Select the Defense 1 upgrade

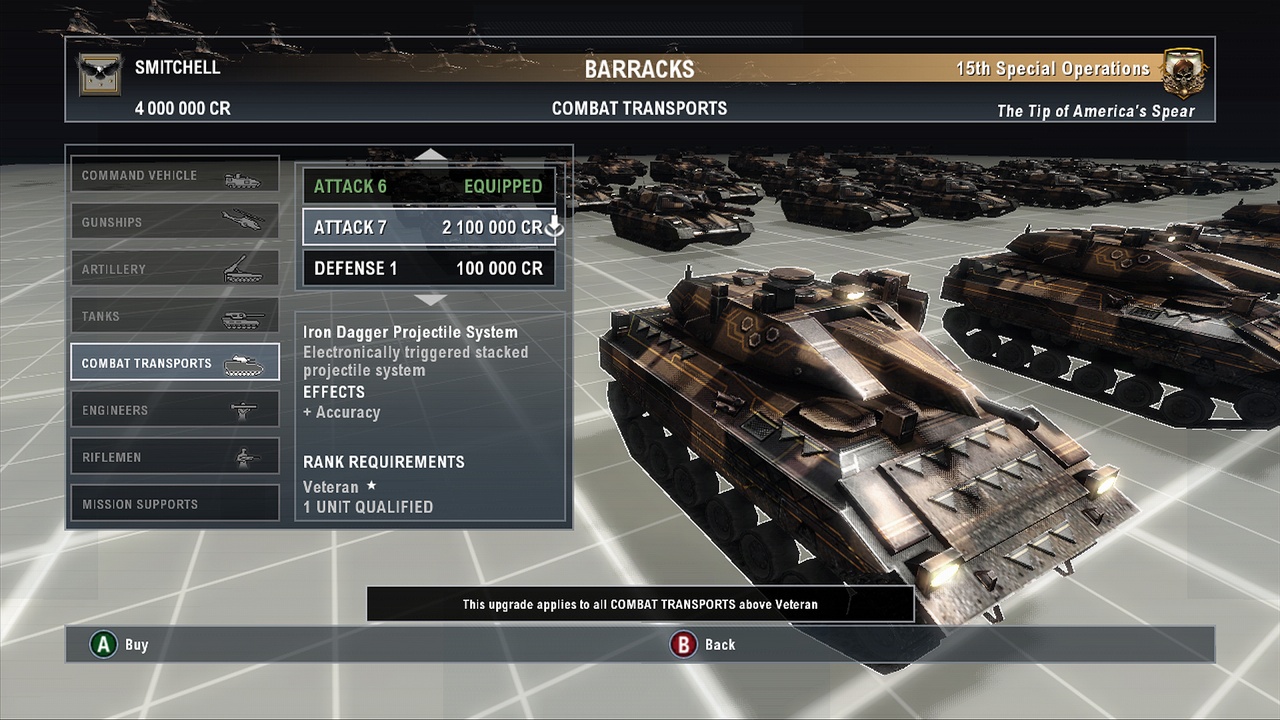[x=428, y=268]
